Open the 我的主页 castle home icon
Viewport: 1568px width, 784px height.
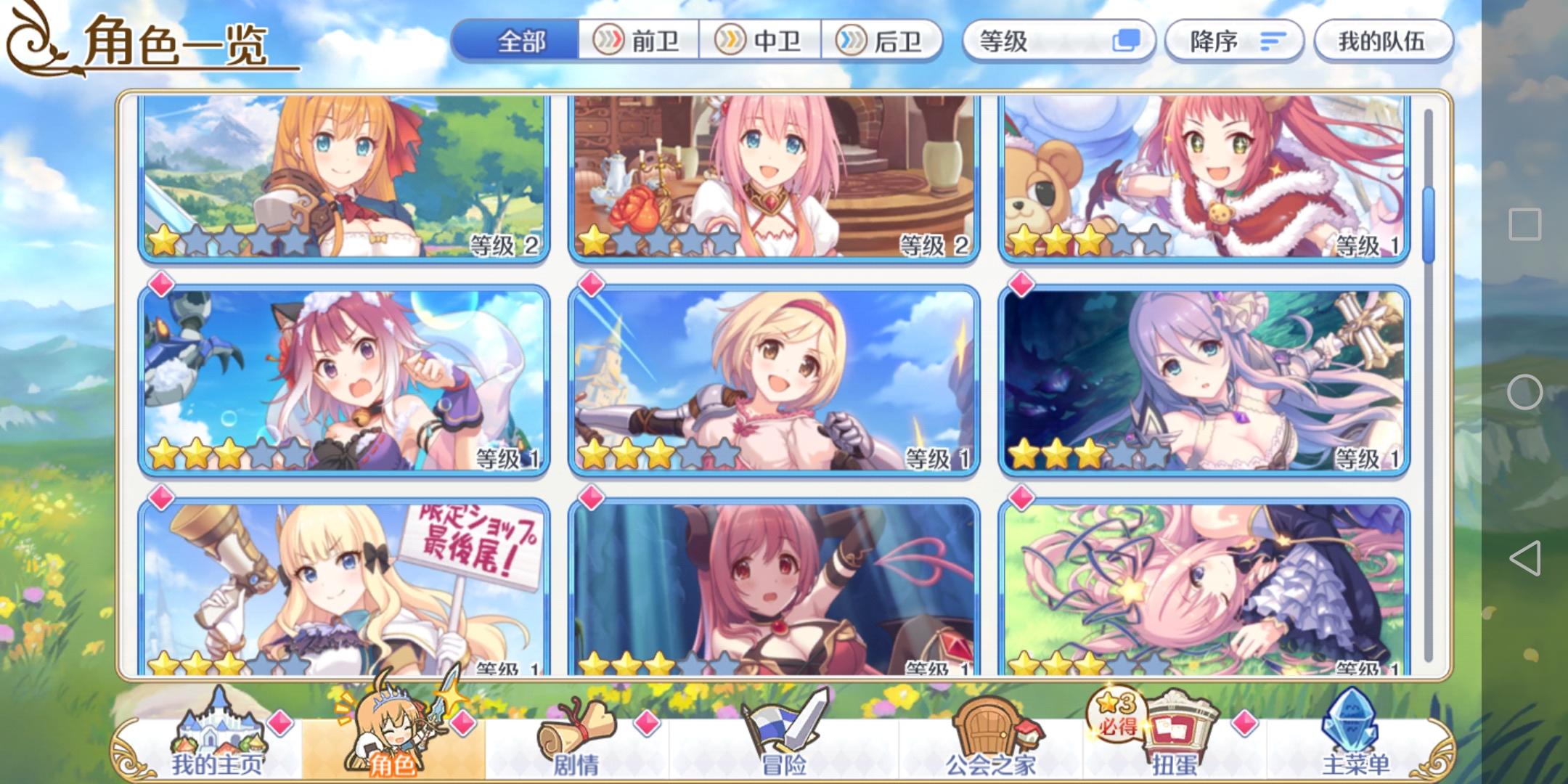[218, 726]
